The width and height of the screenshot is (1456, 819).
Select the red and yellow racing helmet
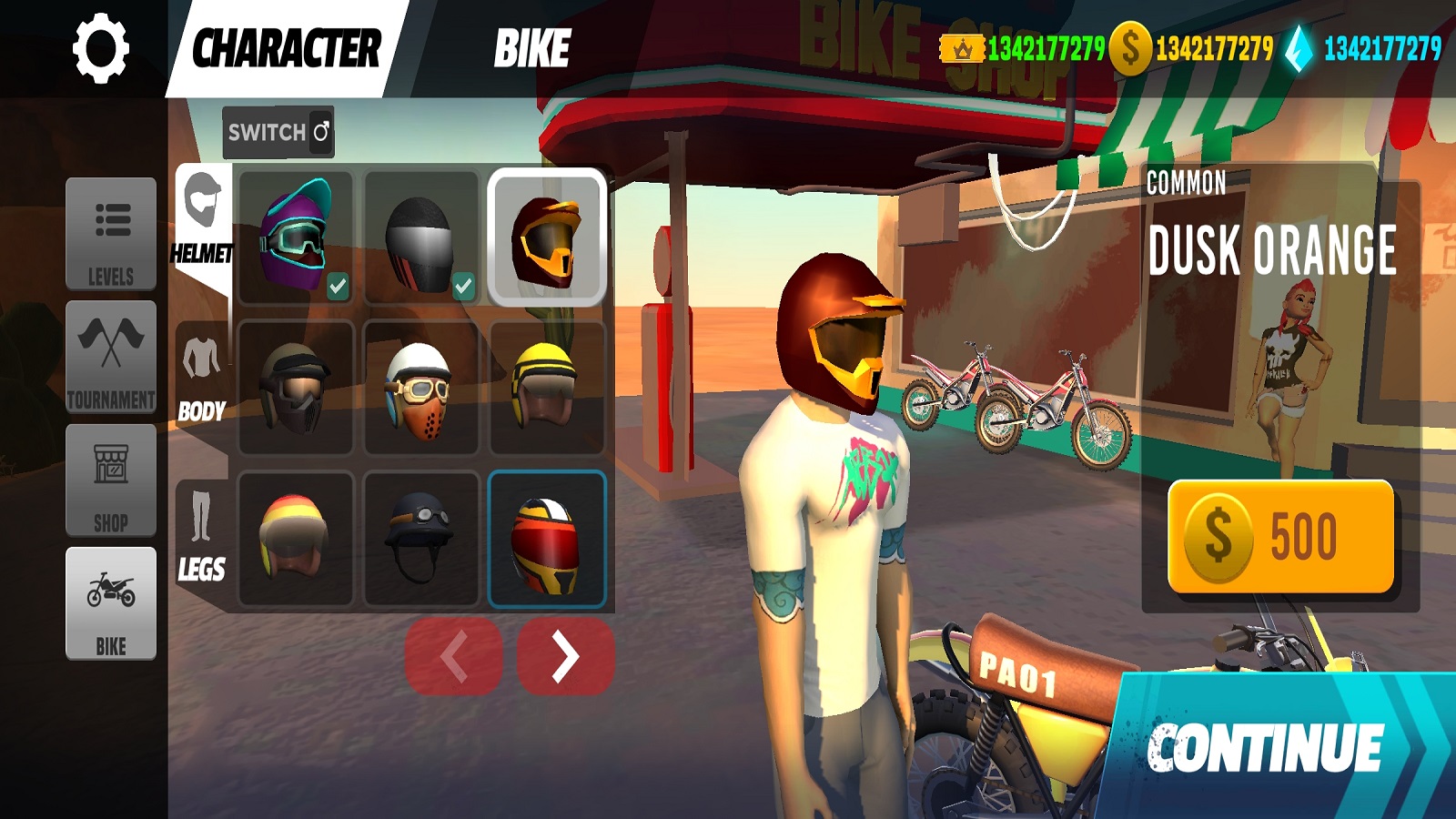coord(546,539)
